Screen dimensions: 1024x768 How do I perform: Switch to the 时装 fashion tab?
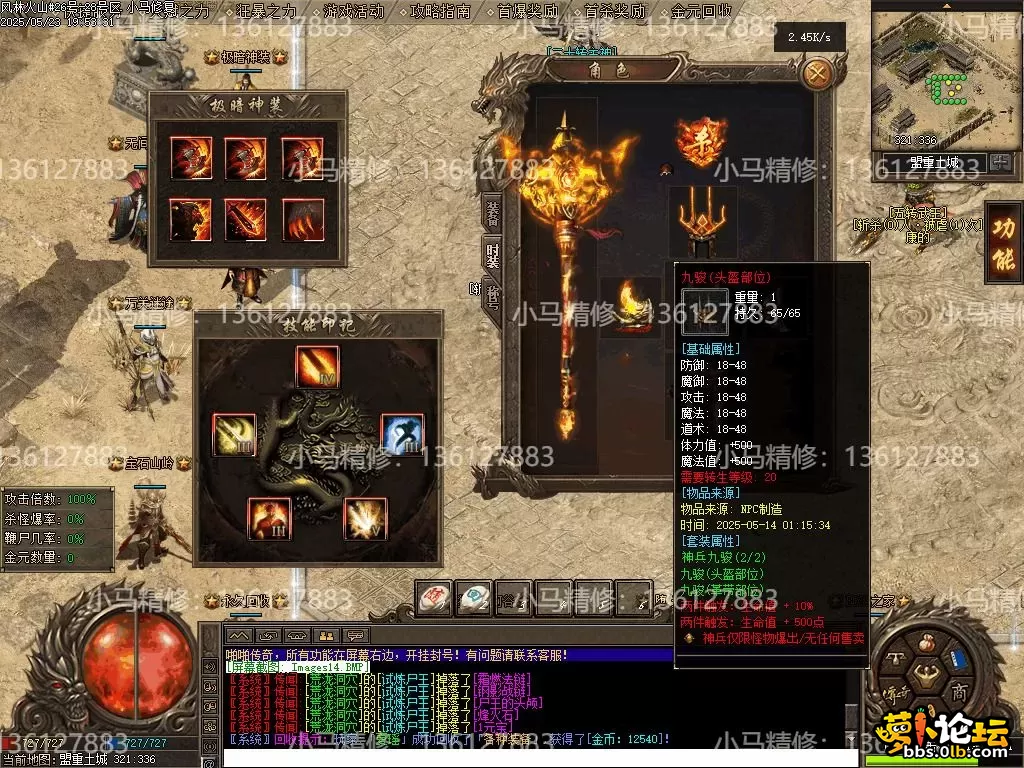[492, 253]
